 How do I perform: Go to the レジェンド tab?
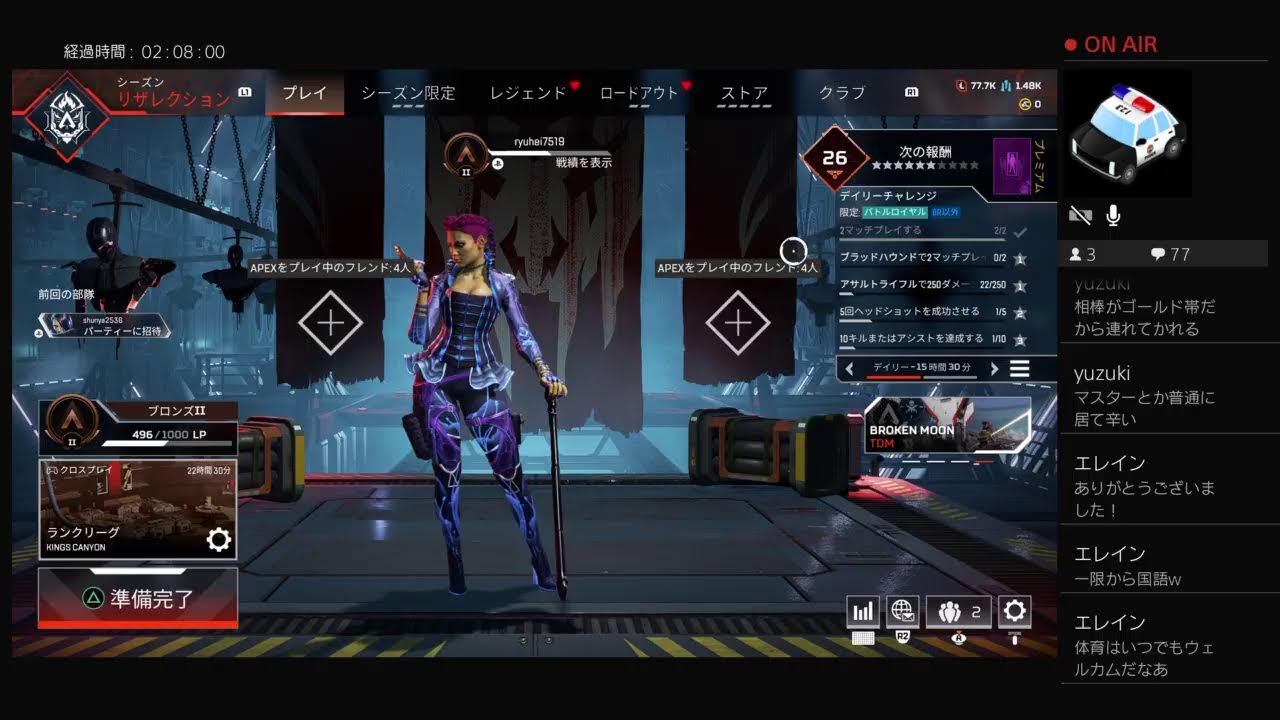coord(528,93)
